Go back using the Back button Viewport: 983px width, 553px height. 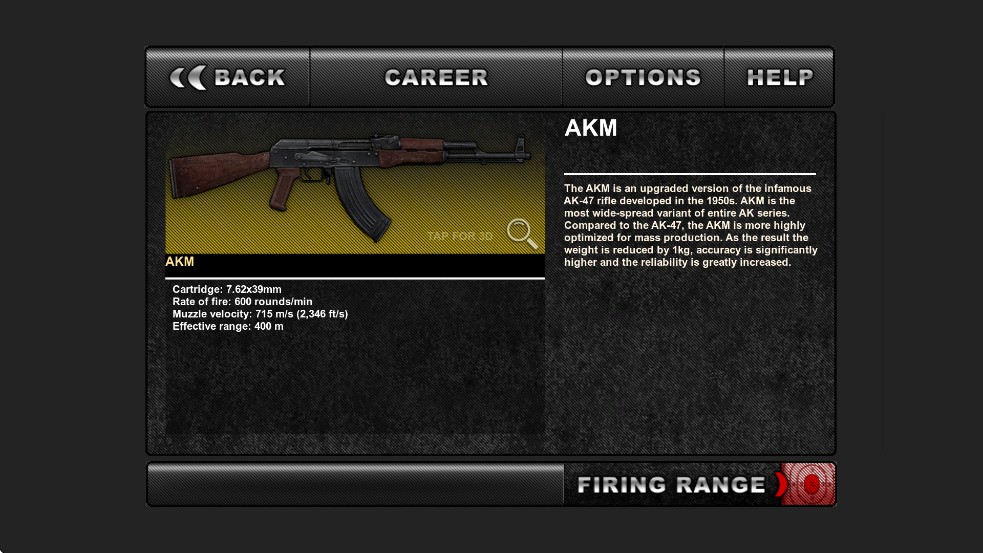pyautogui.click(x=228, y=77)
